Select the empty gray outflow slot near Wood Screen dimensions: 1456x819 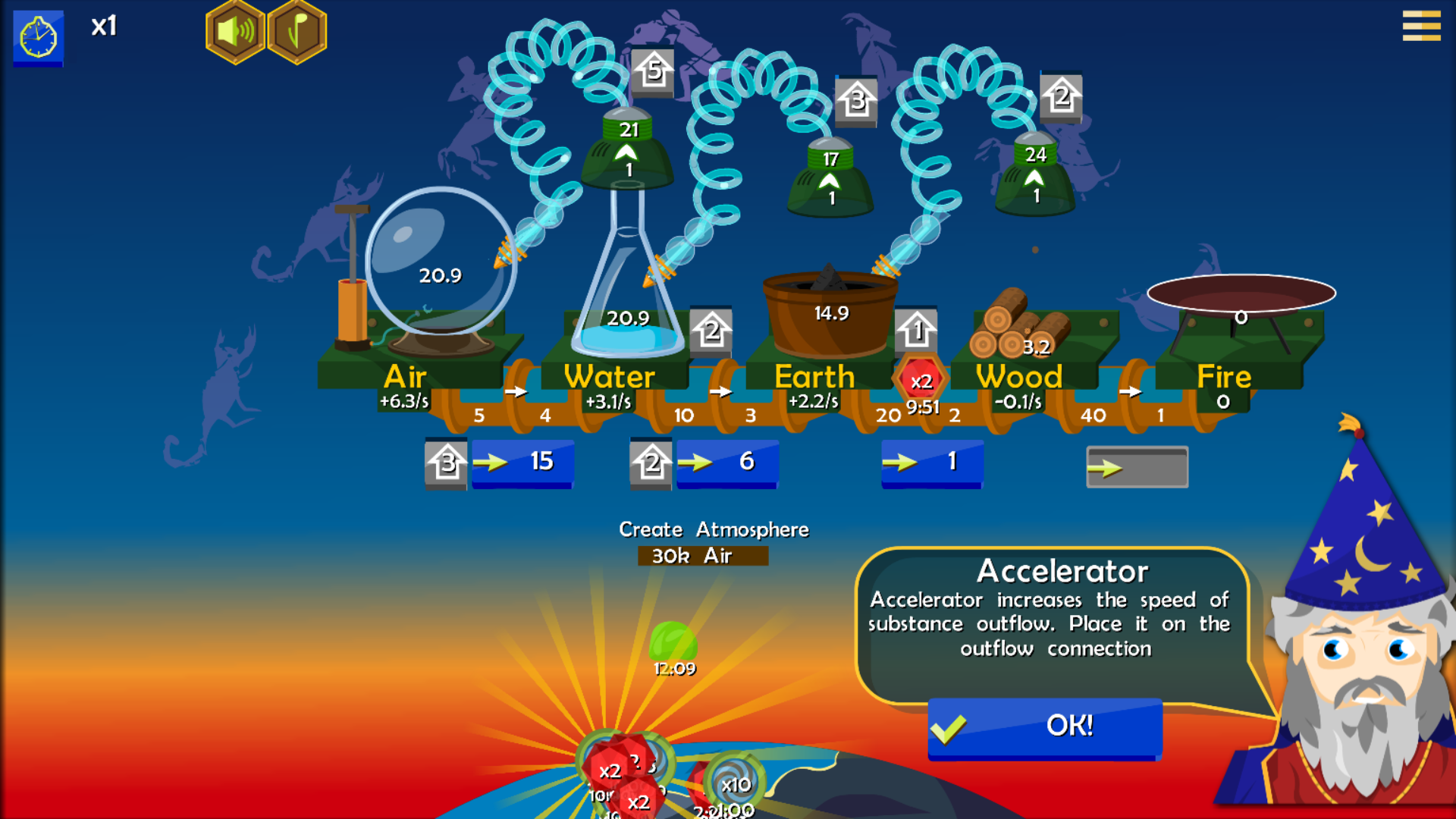pyautogui.click(x=1136, y=467)
